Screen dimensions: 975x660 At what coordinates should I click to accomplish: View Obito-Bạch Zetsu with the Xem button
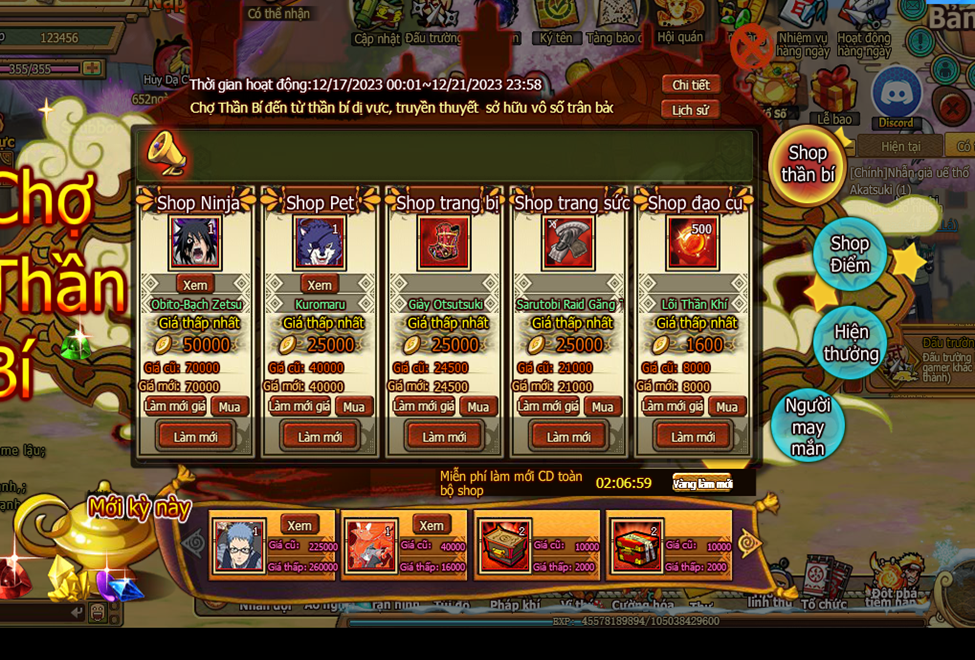(x=195, y=285)
